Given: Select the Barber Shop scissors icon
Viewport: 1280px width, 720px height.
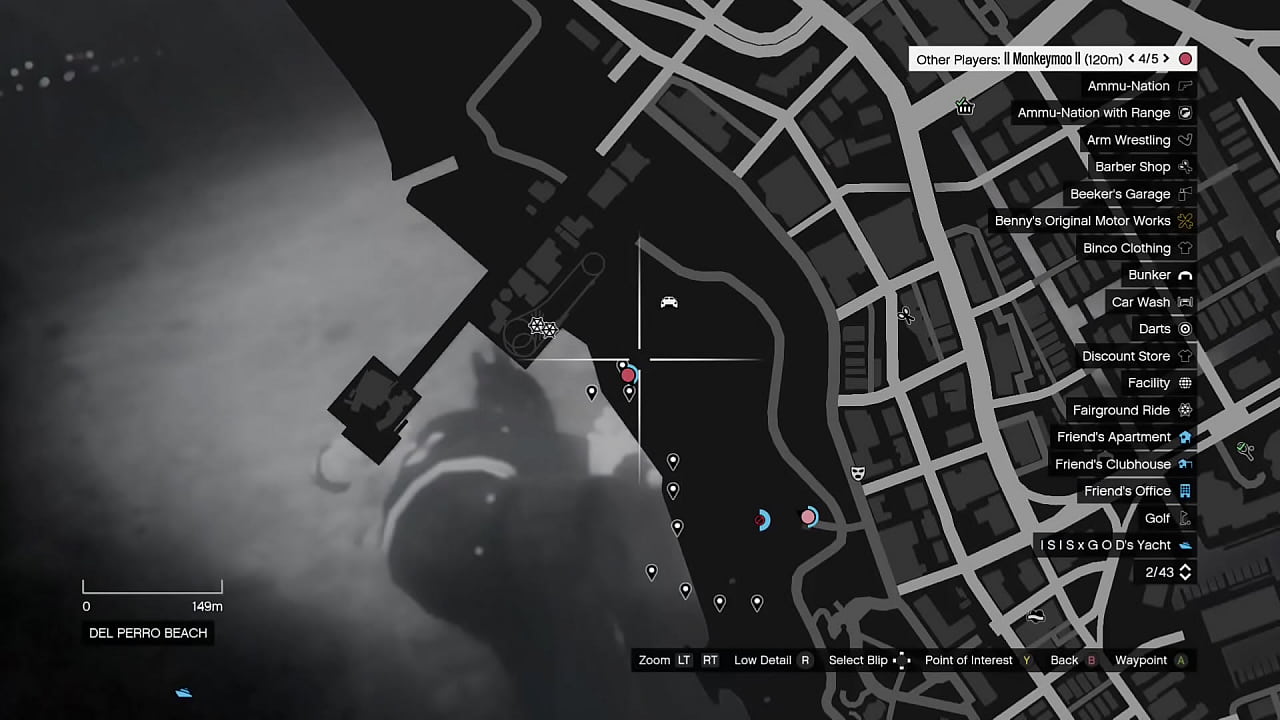Looking at the screenshot, I should point(1185,167).
